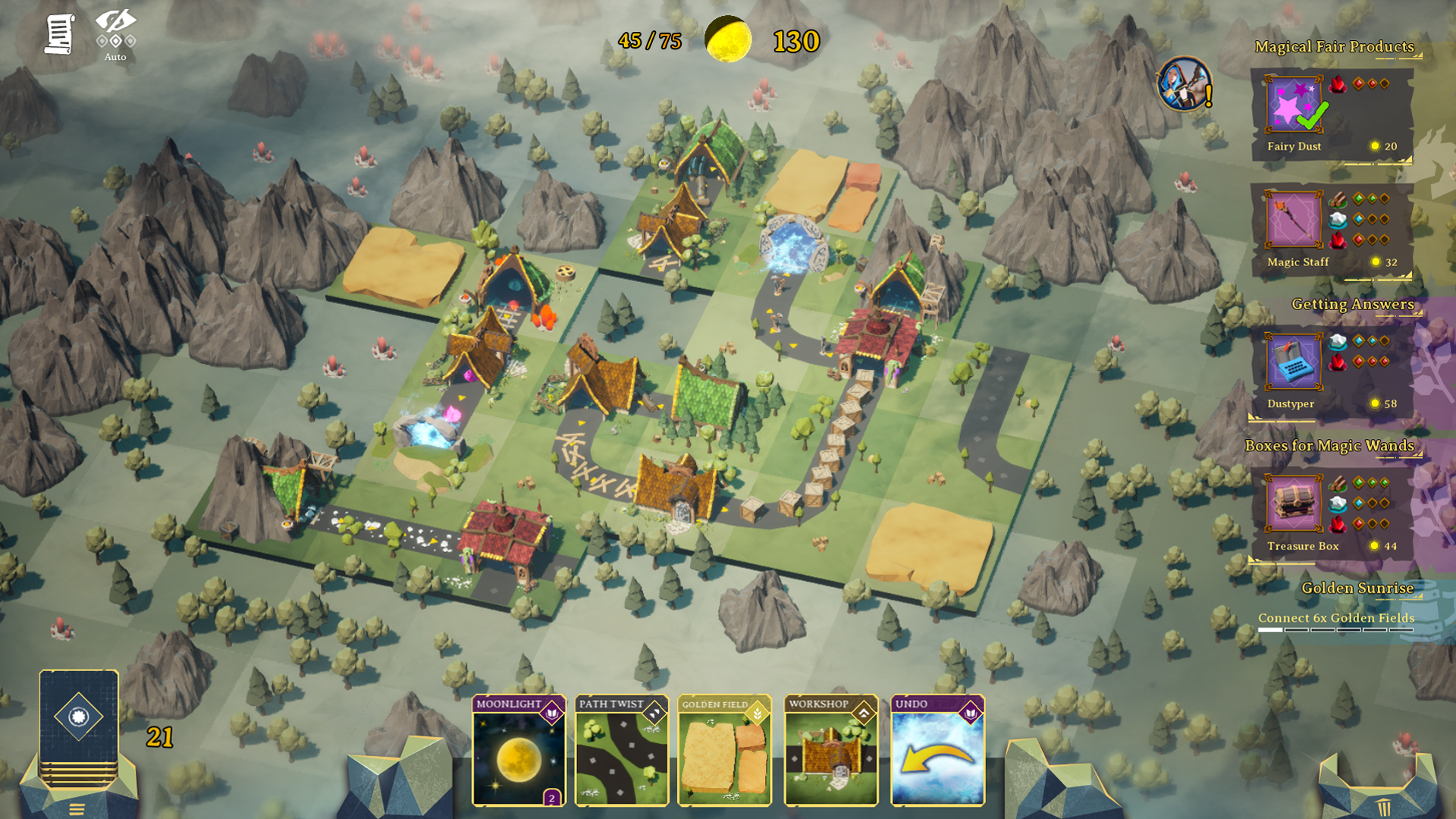This screenshot has height=819, width=1456.
Task: Pick the Golden Field card
Action: 724,750
